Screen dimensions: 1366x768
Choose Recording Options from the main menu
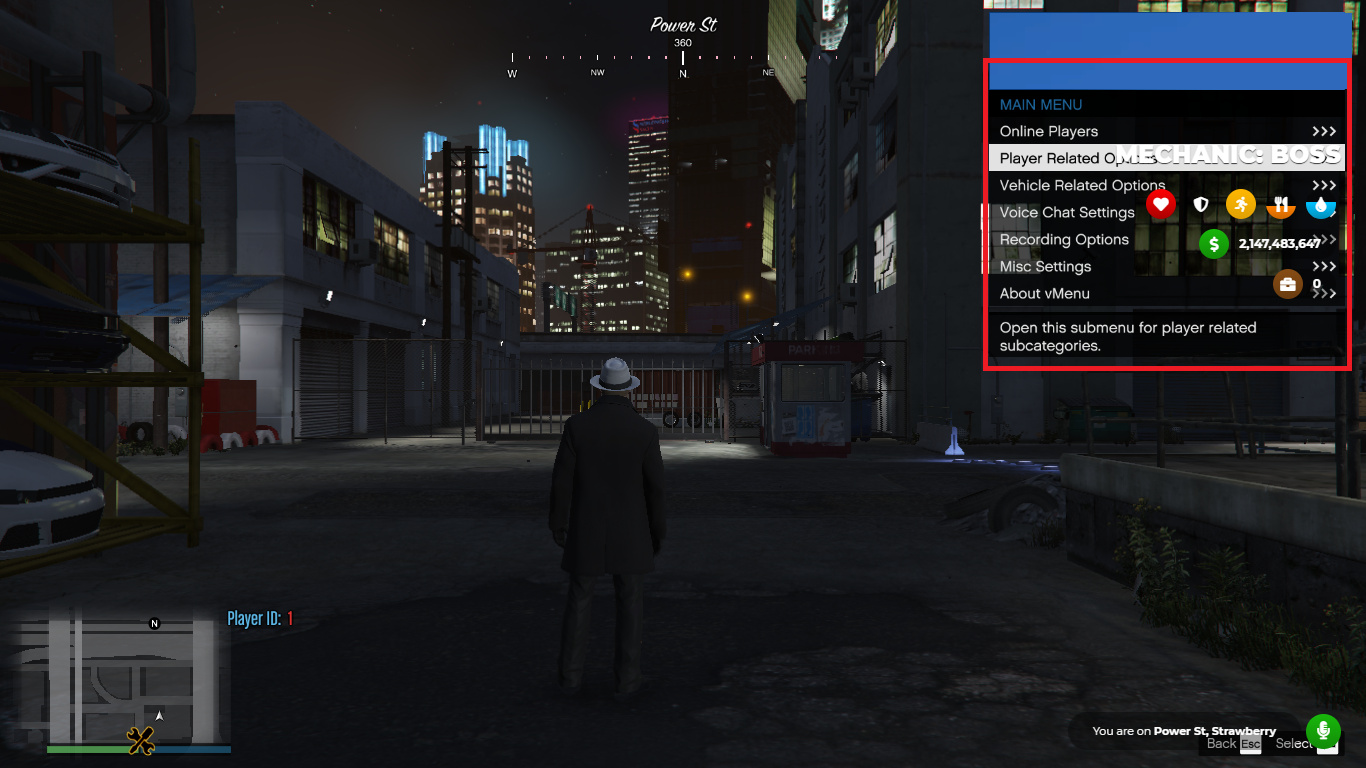pyautogui.click(x=1063, y=239)
